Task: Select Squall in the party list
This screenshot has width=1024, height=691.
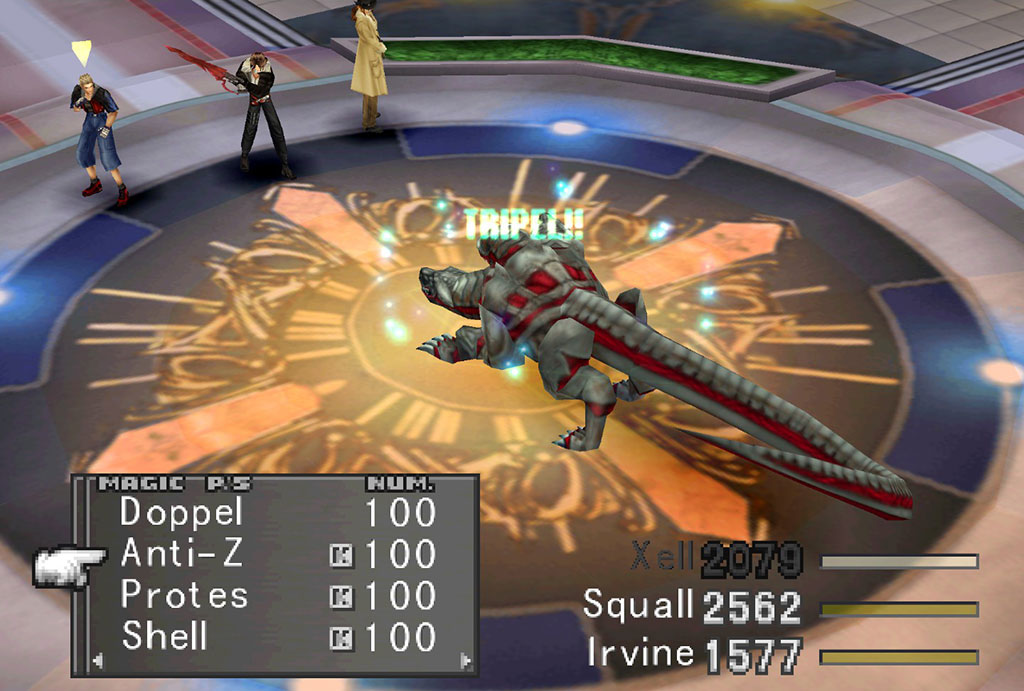Action: [638, 606]
